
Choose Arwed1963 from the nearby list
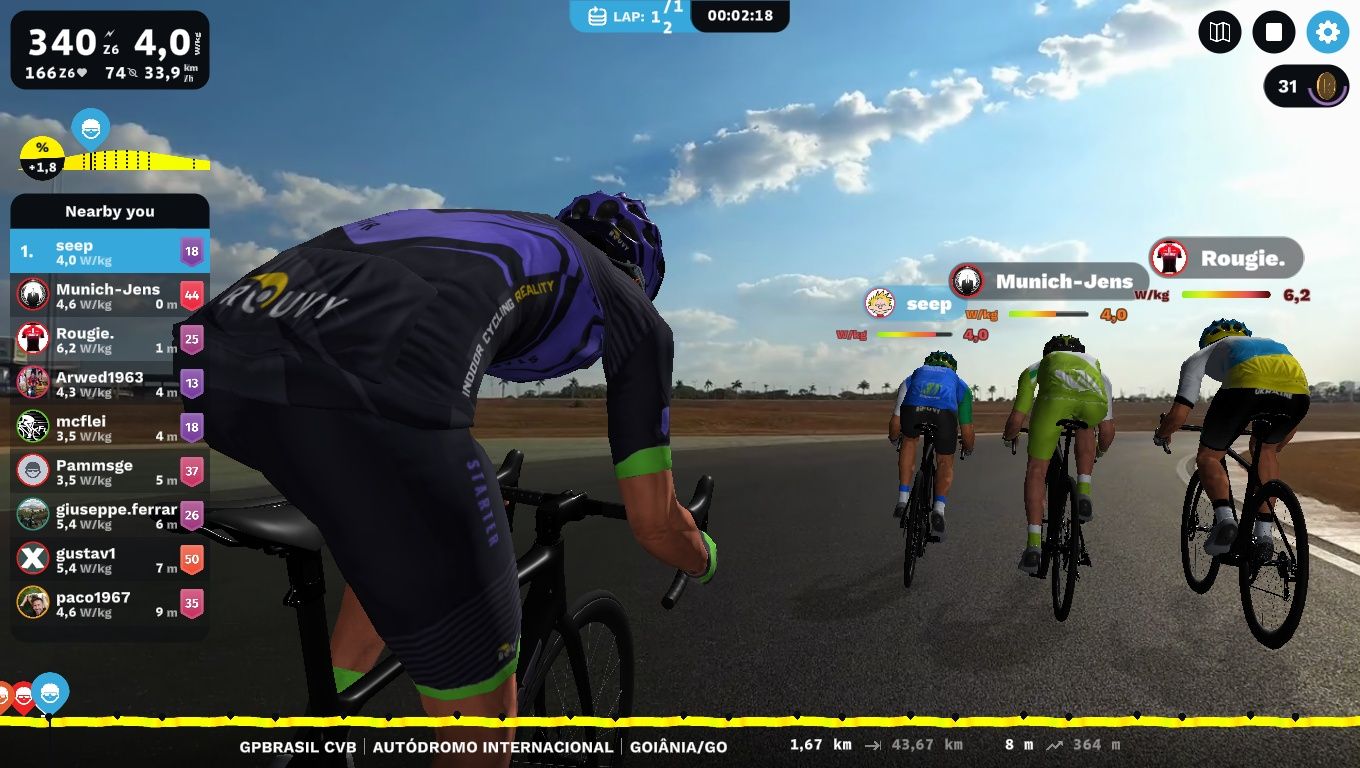coord(110,383)
